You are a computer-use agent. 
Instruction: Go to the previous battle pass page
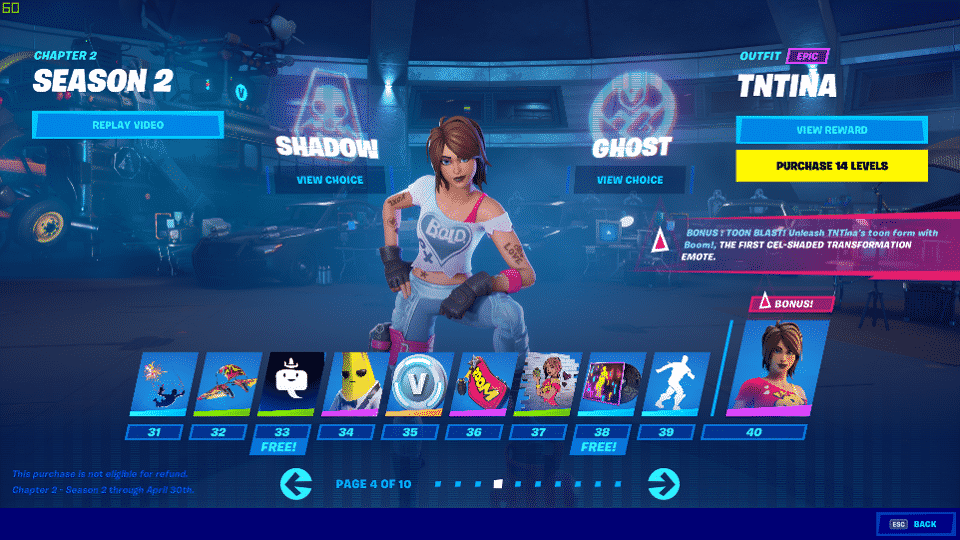click(x=297, y=484)
